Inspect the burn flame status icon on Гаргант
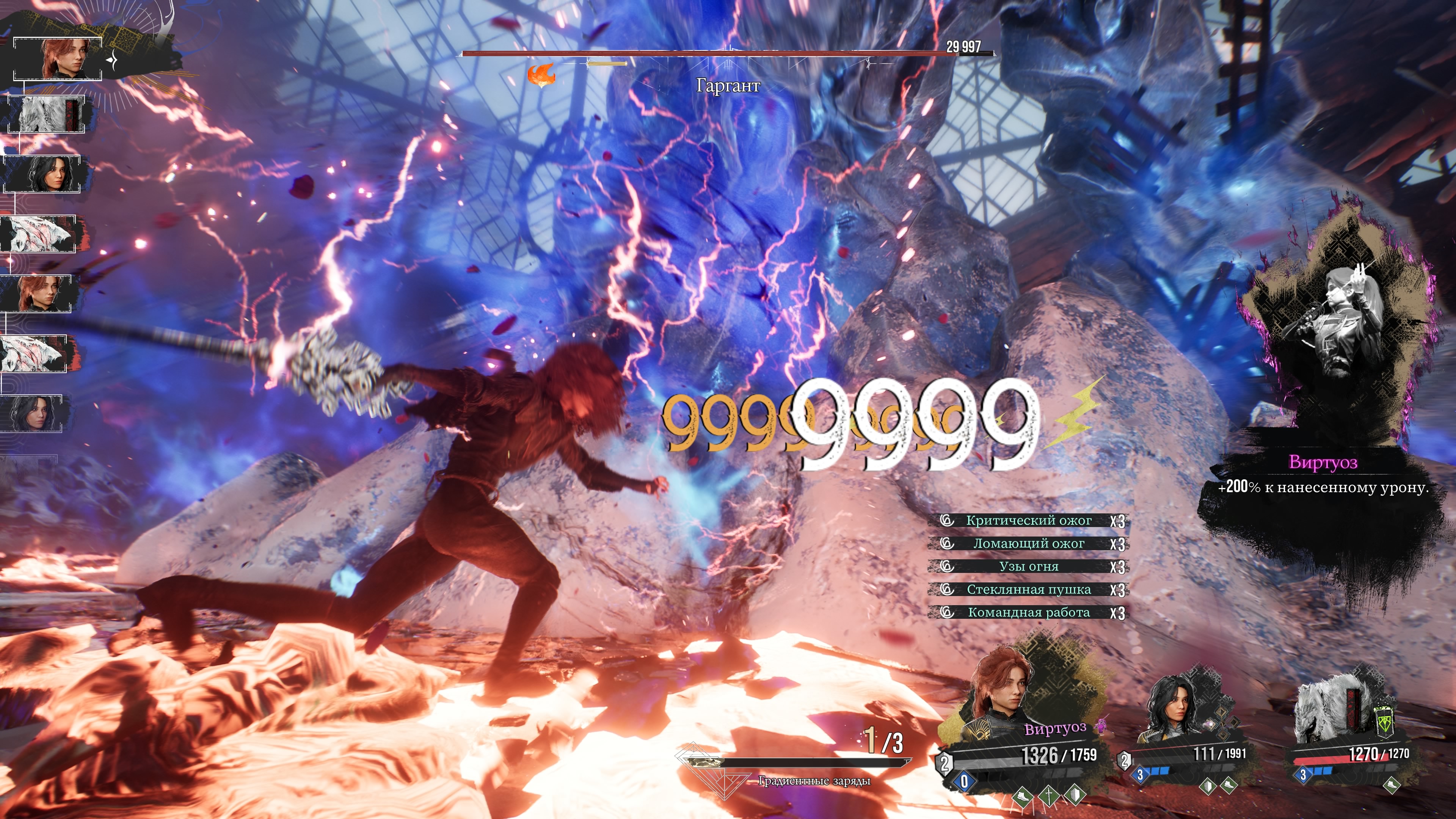1456x819 pixels. point(541,75)
